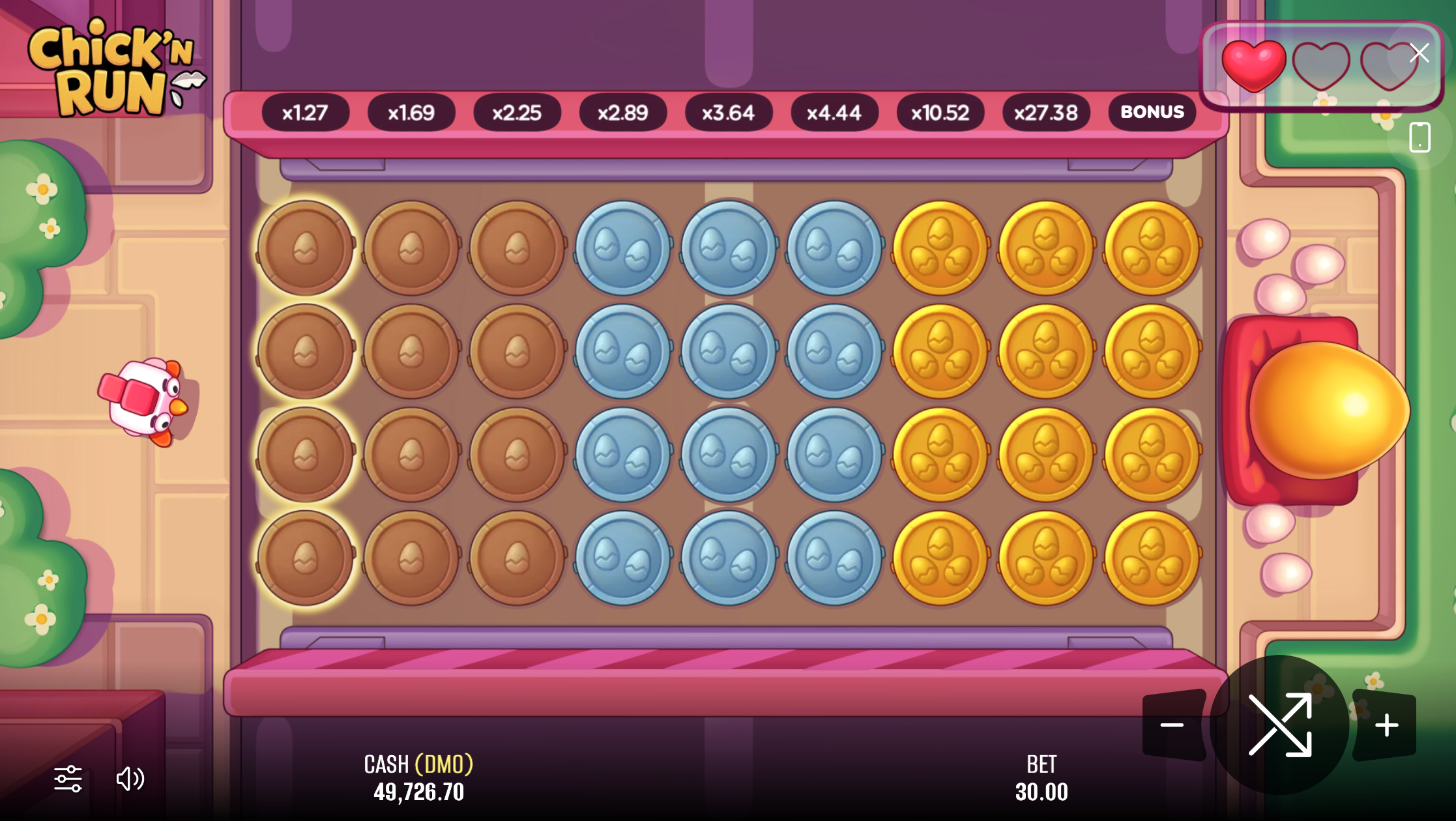The height and width of the screenshot is (821, 1456).
Task: Select the x1.69 multiplier label
Action: click(411, 113)
